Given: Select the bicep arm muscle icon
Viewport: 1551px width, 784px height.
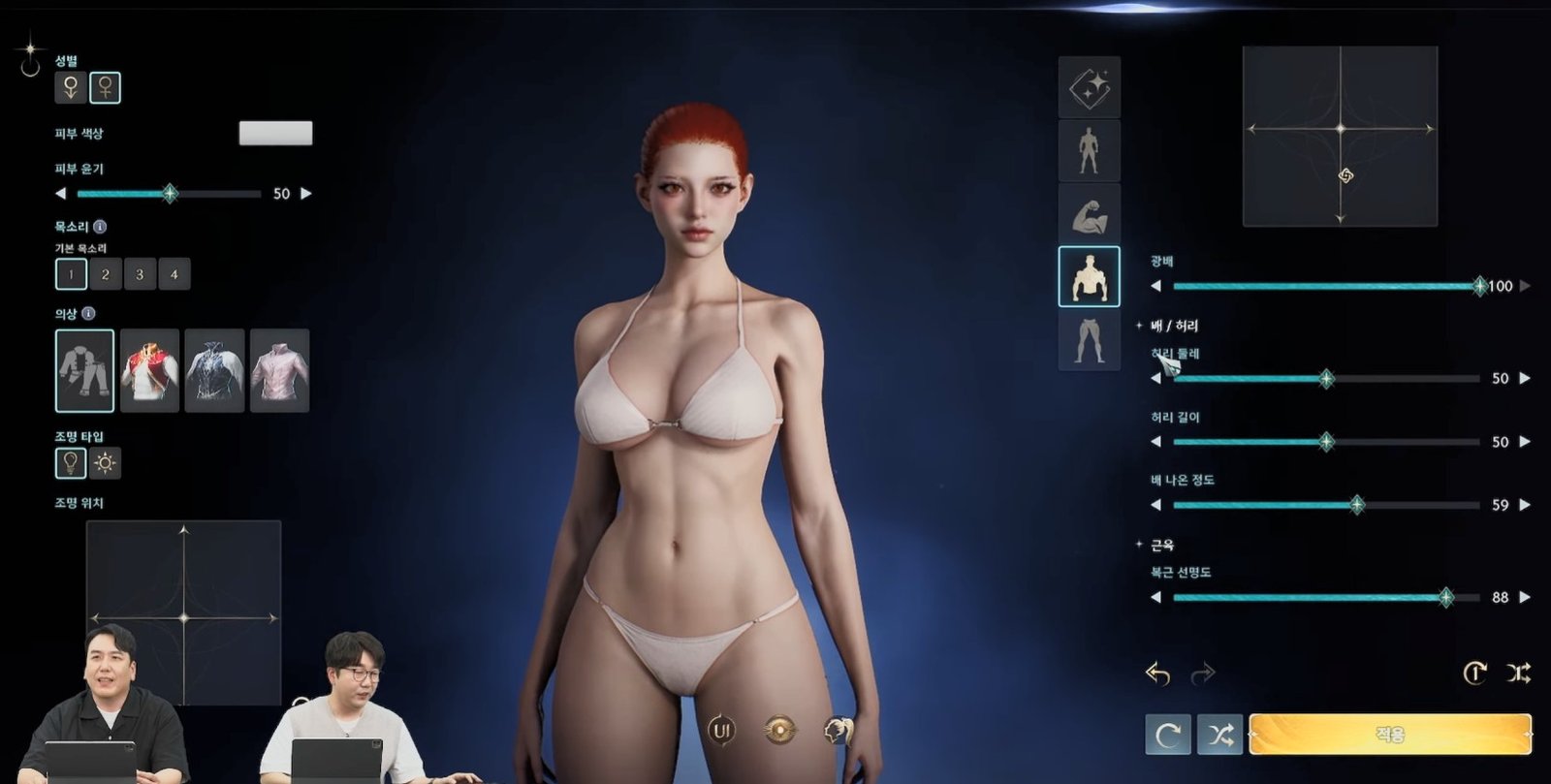Looking at the screenshot, I should [x=1089, y=215].
